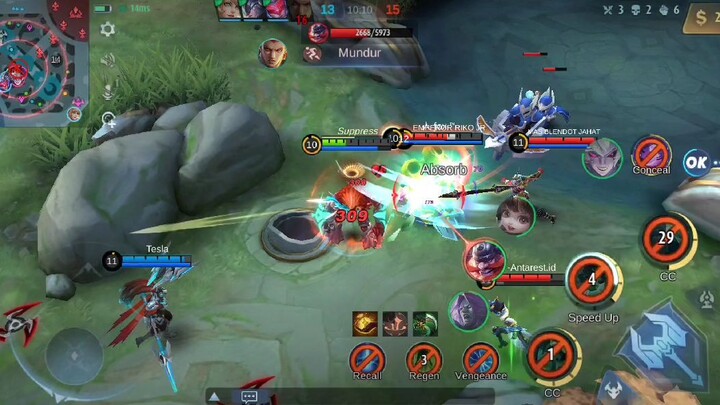Use the Regen ability
720x405 pixels.
424,358
